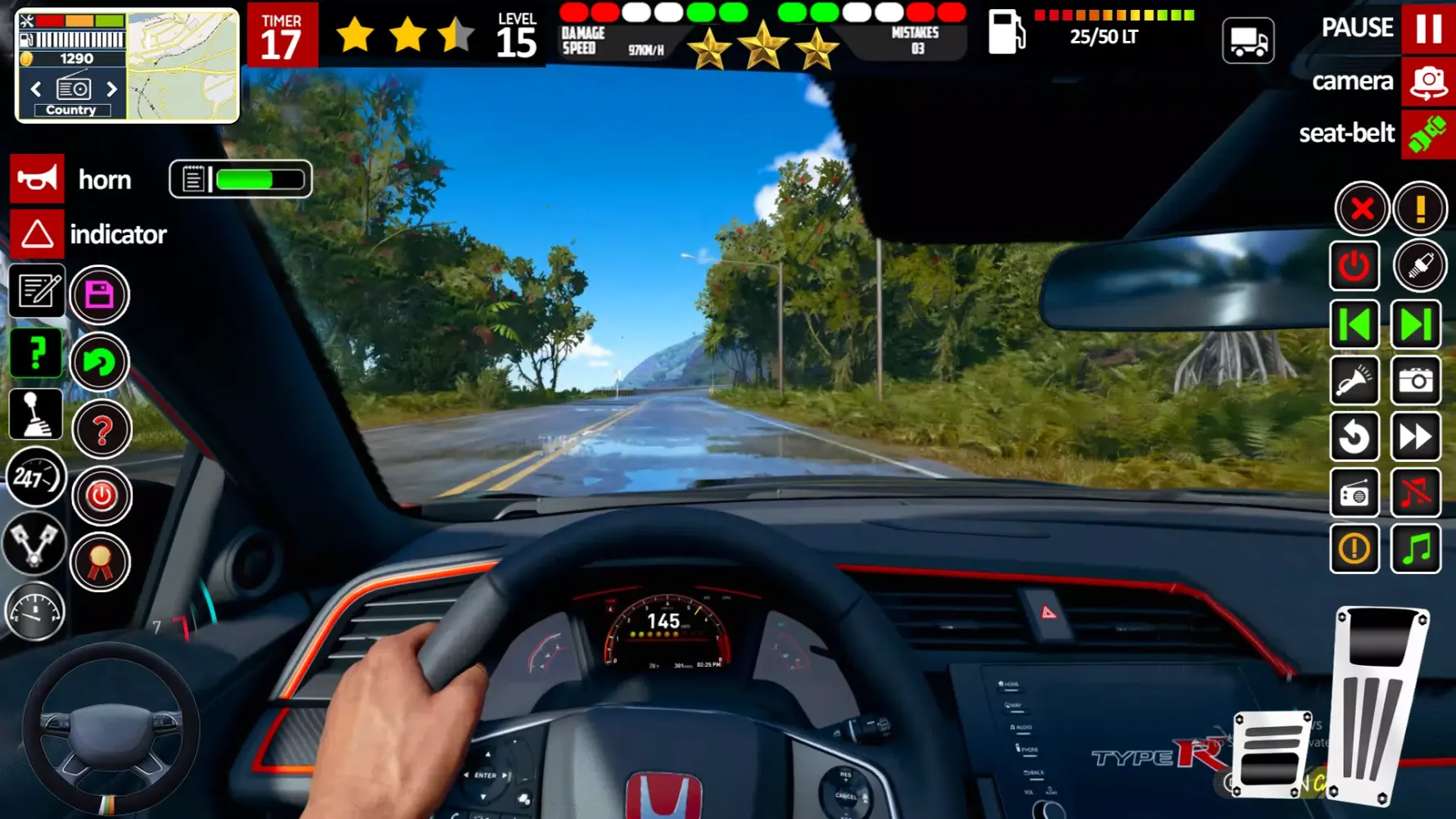Select the previous radio station arrow
This screenshot has width=1456, height=819.
click(x=36, y=88)
